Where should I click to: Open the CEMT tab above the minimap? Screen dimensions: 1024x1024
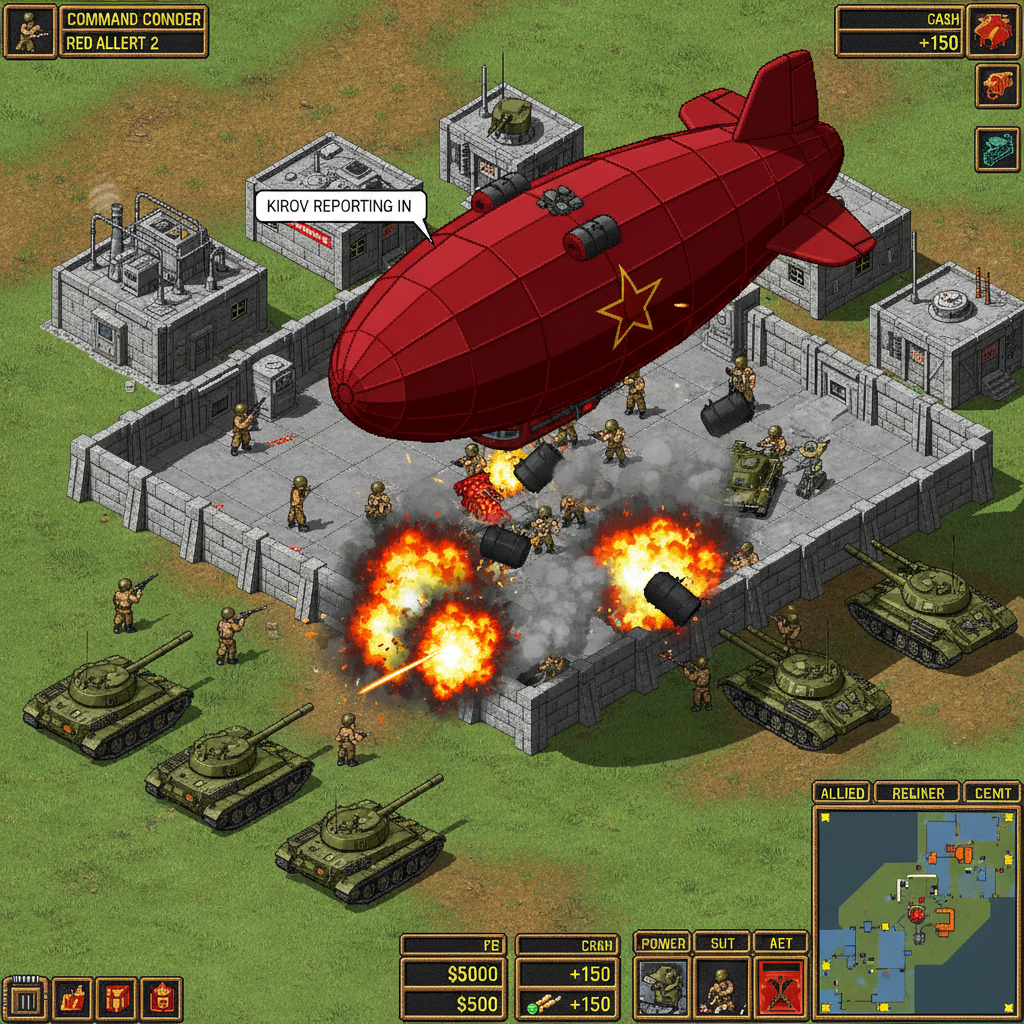pyautogui.click(x=992, y=793)
